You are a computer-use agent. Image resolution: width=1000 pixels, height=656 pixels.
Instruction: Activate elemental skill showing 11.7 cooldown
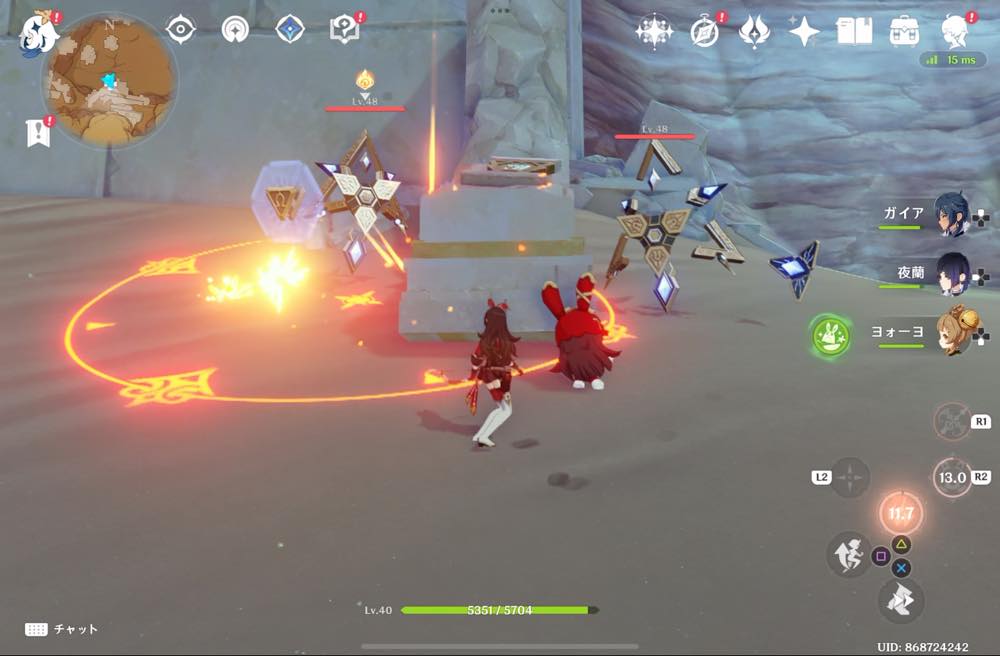pyautogui.click(x=901, y=514)
